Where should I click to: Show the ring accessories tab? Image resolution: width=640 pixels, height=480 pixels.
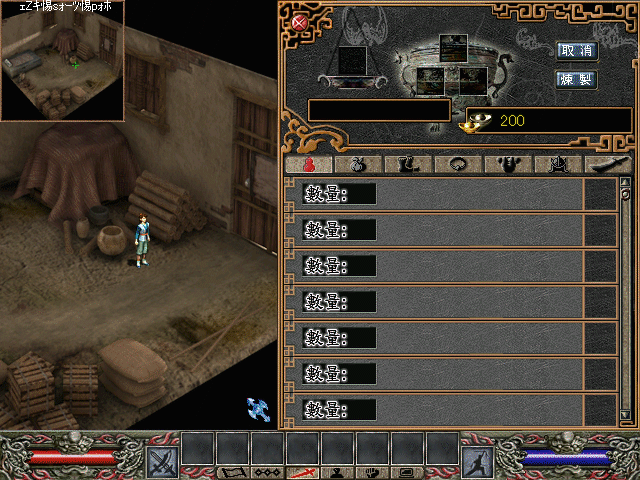click(459, 165)
